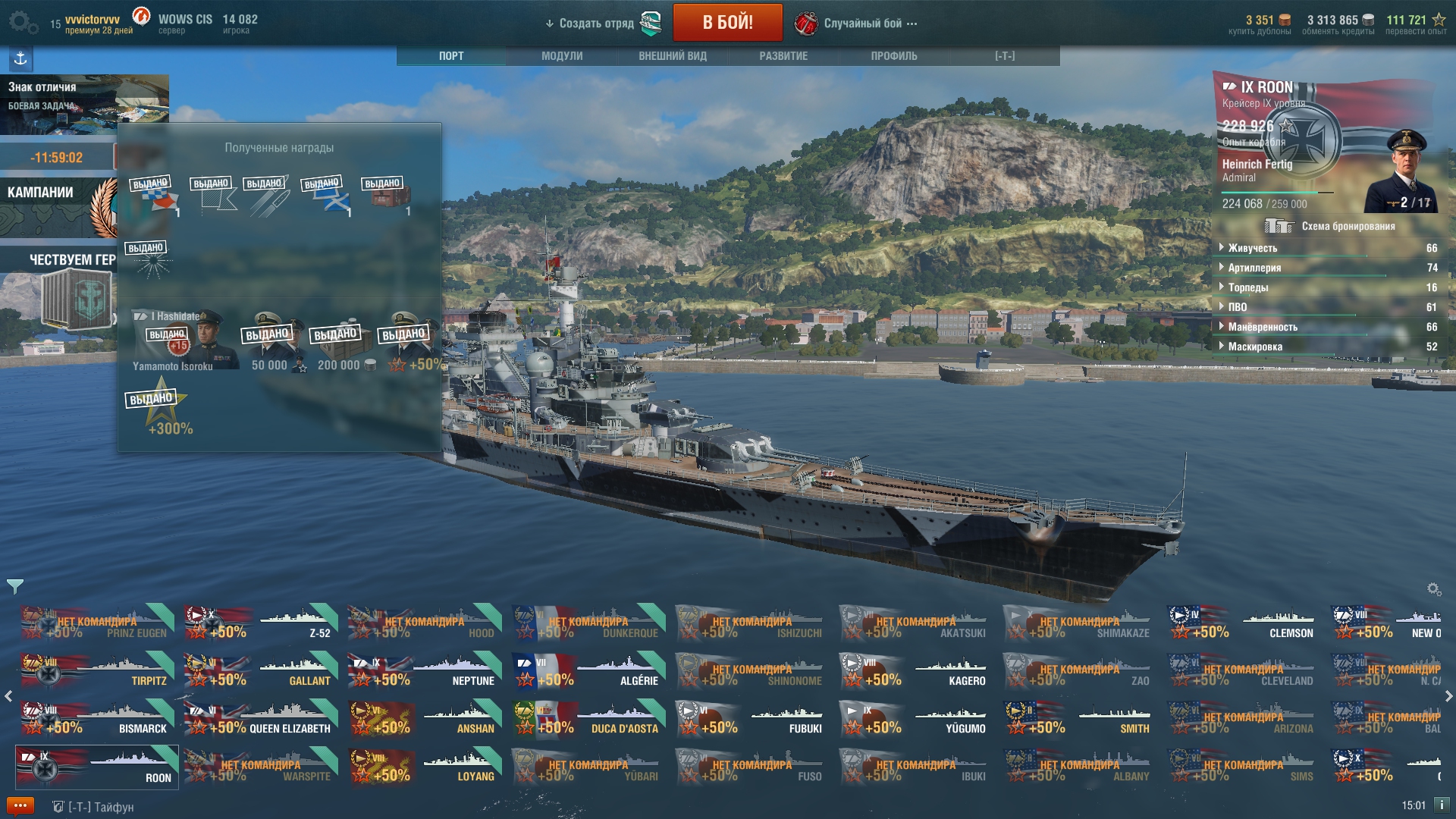Select the ПОРТ tab
The height and width of the screenshot is (819, 1456).
point(451,56)
